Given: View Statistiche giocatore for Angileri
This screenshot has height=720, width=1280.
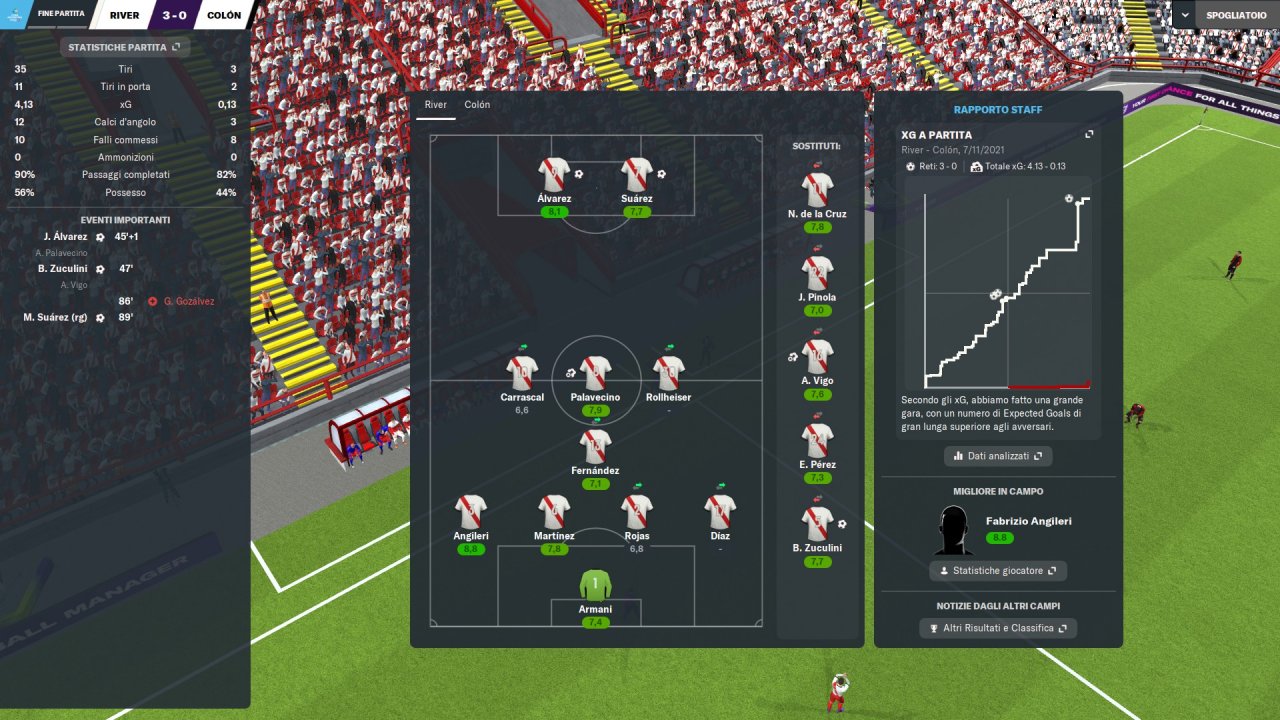Looking at the screenshot, I should (x=997, y=571).
